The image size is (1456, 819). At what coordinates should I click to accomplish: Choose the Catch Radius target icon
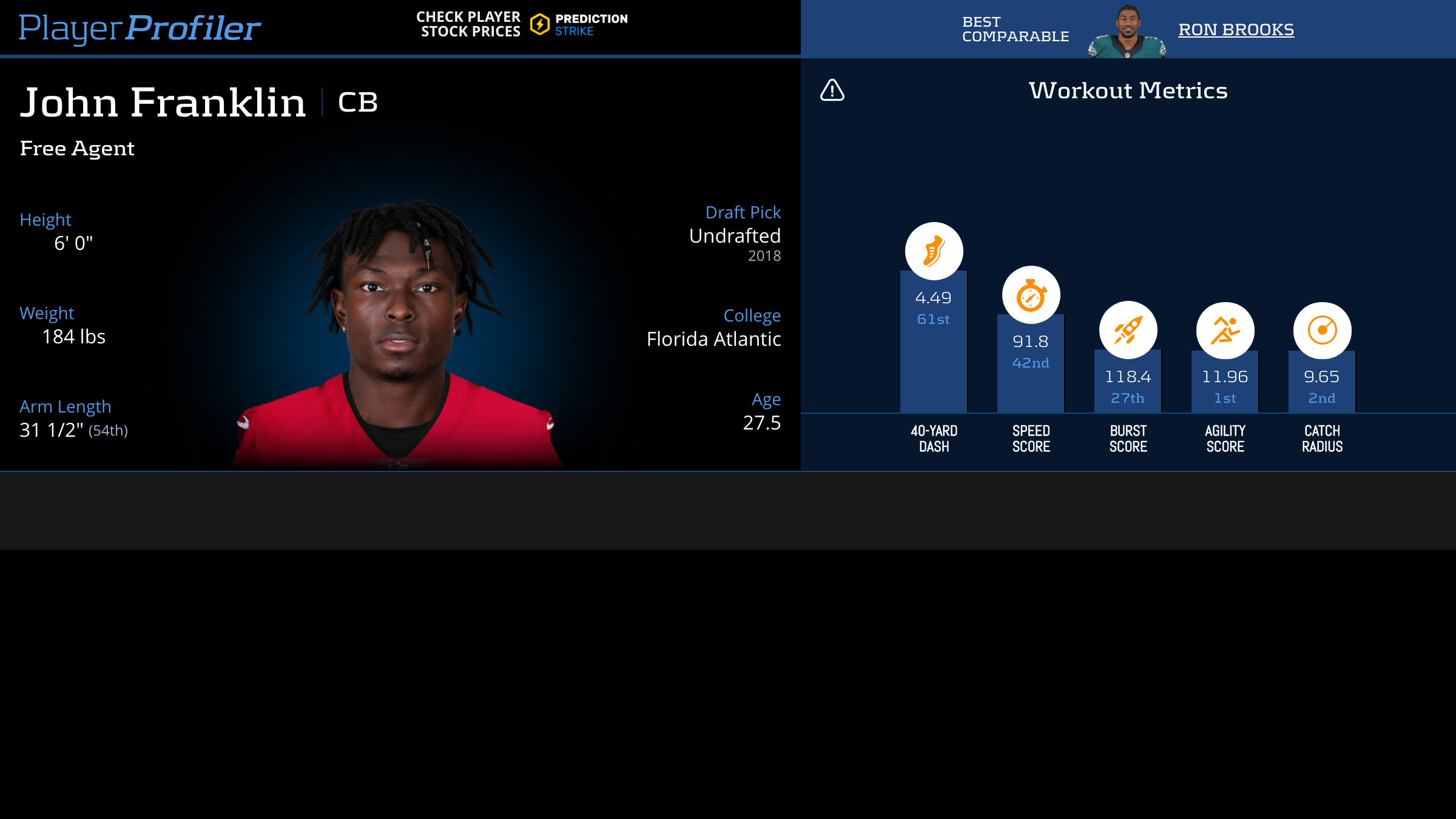coord(1322,331)
